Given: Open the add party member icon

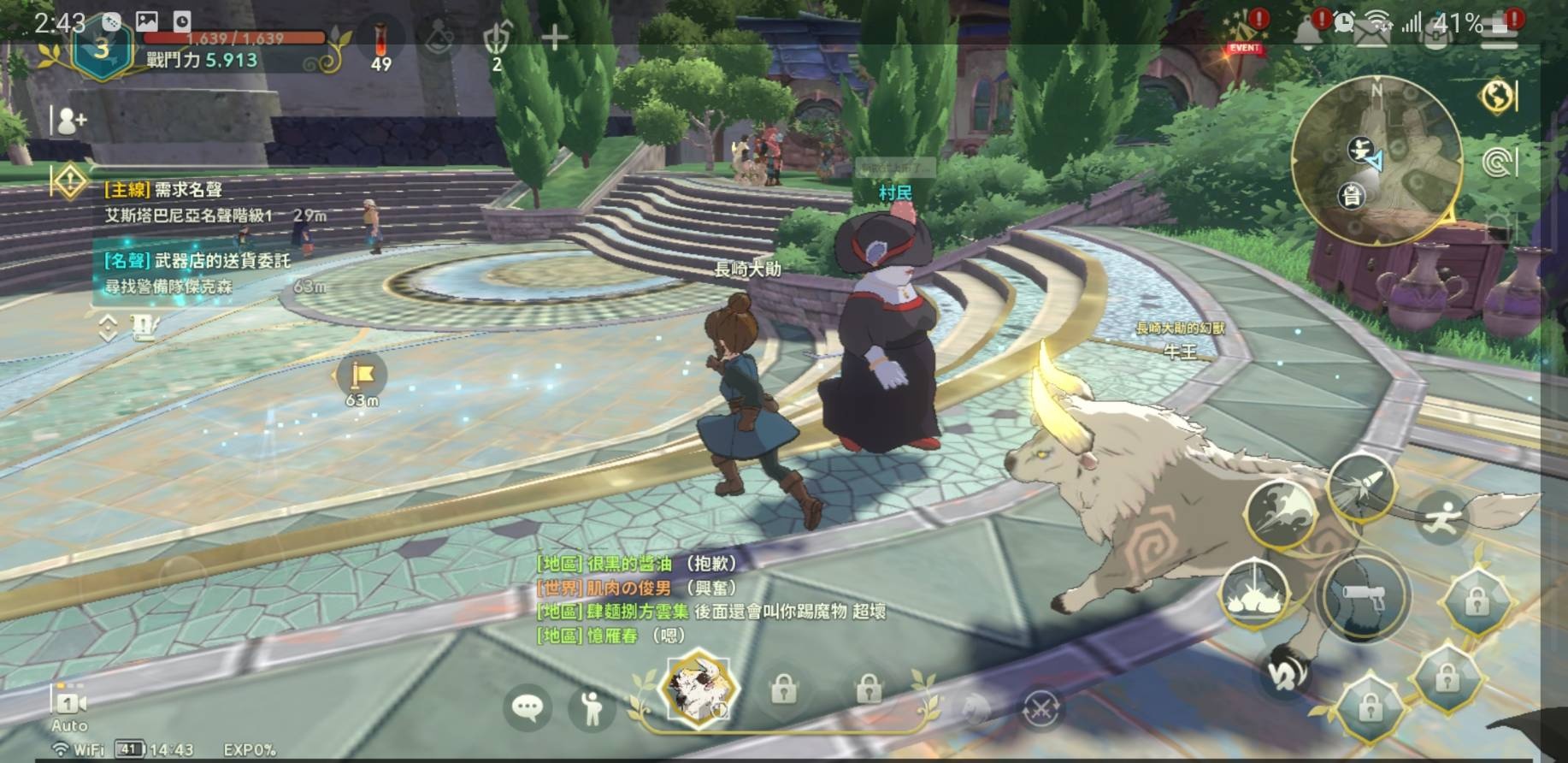Looking at the screenshot, I should (x=68, y=121).
